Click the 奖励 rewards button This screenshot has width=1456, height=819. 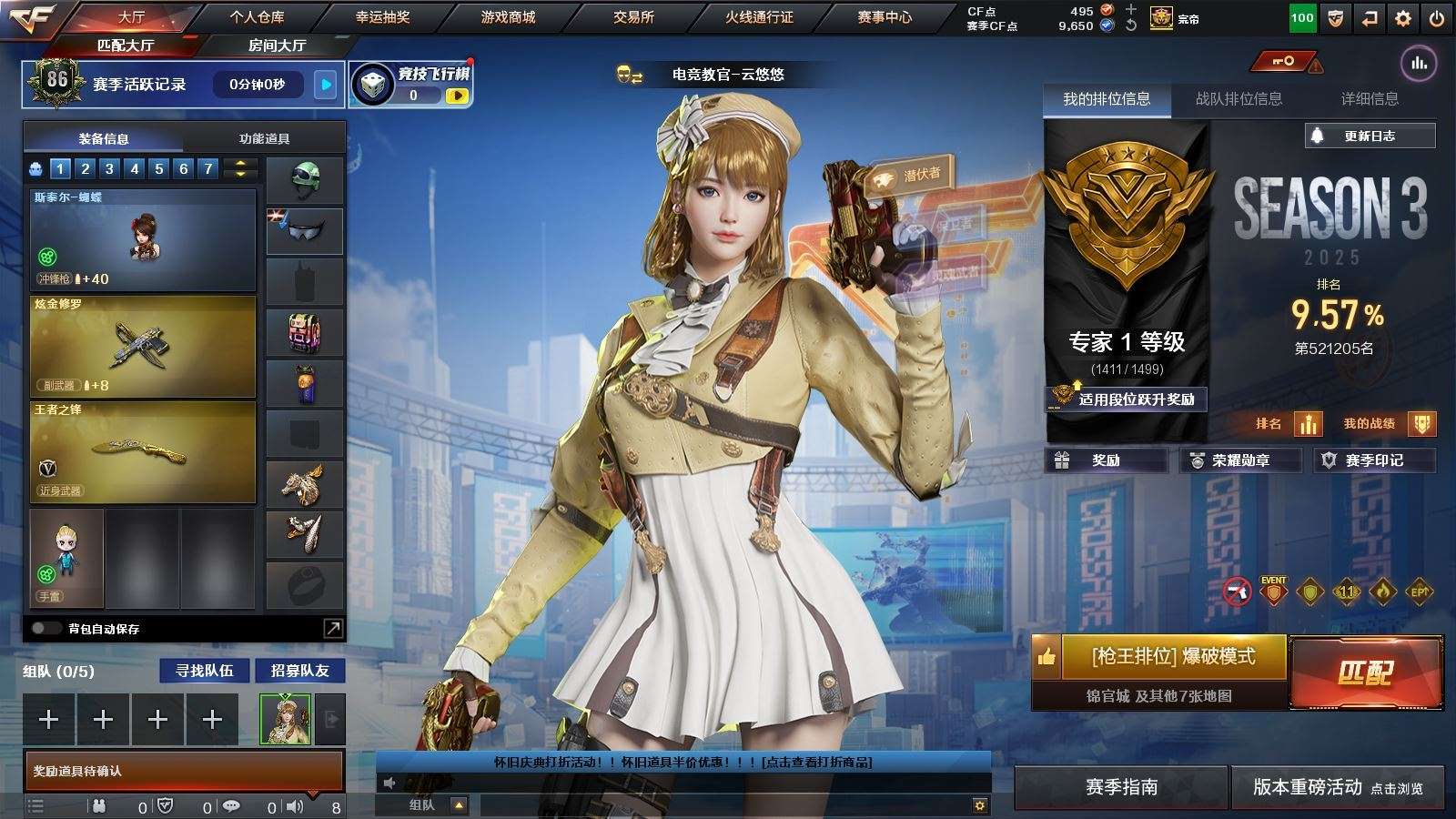click(x=1106, y=460)
